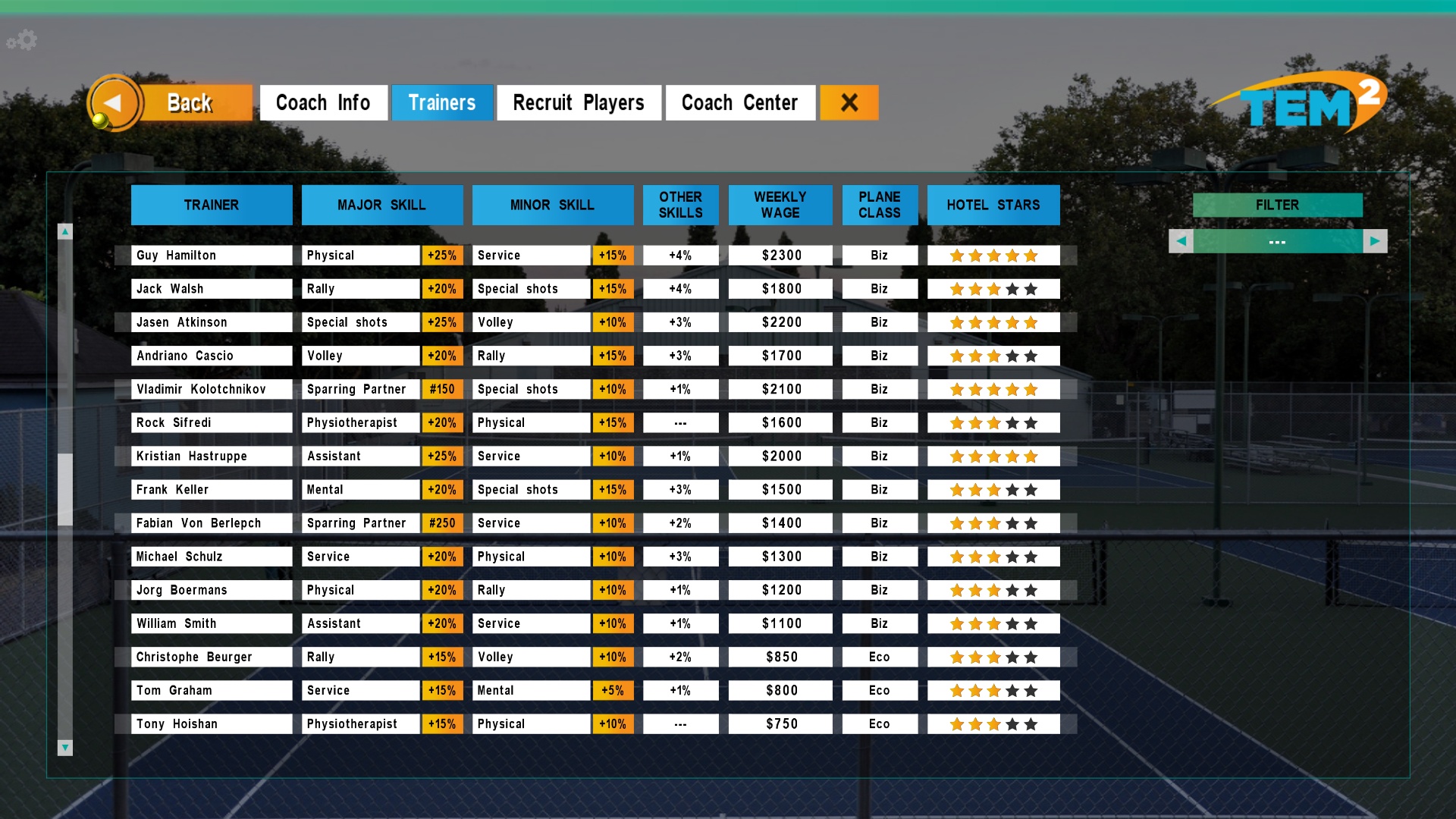
Task: Switch to the Coach Info tab
Action: pyautogui.click(x=324, y=102)
